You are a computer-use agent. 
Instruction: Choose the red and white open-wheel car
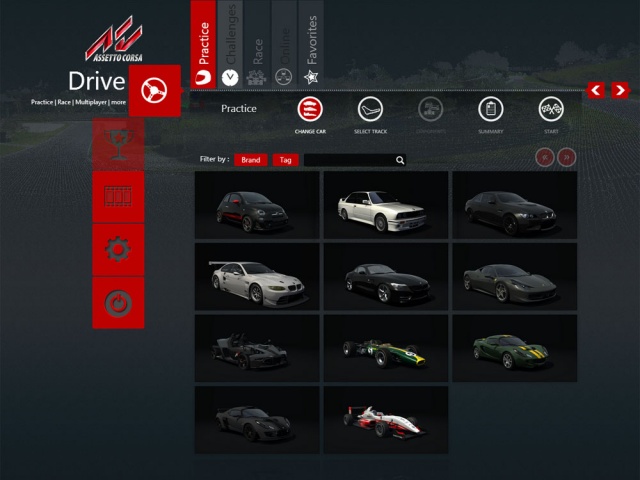(385, 420)
